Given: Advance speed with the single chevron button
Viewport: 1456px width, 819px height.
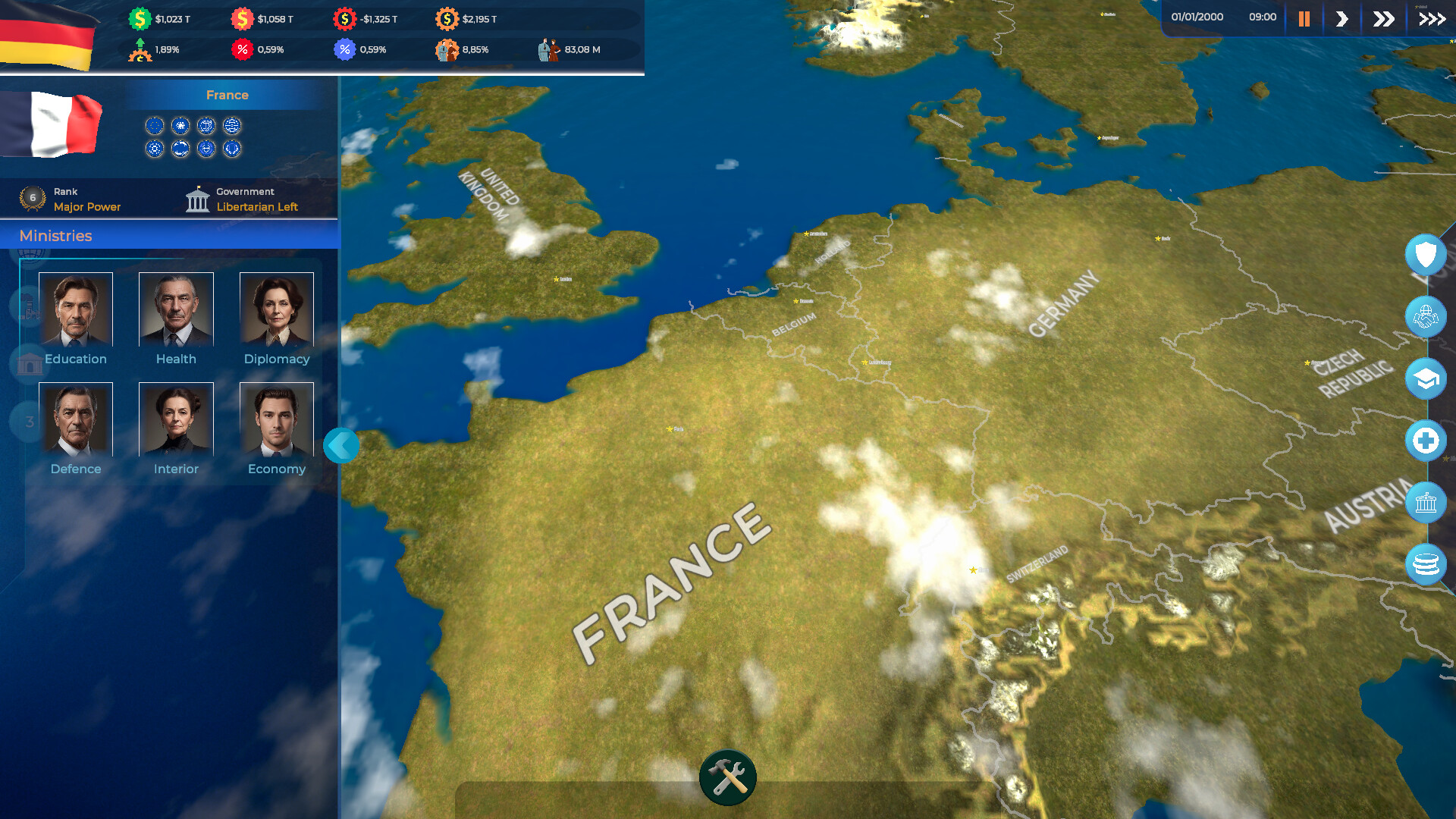Looking at the screenshot, I should coord(1341,18).
